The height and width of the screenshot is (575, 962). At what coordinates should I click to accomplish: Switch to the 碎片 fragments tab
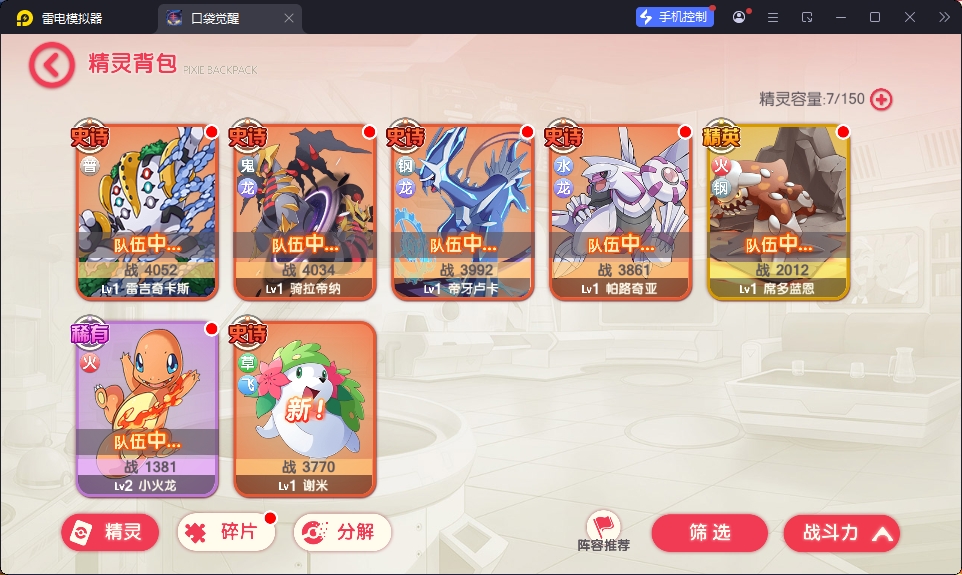coord(225,533)
